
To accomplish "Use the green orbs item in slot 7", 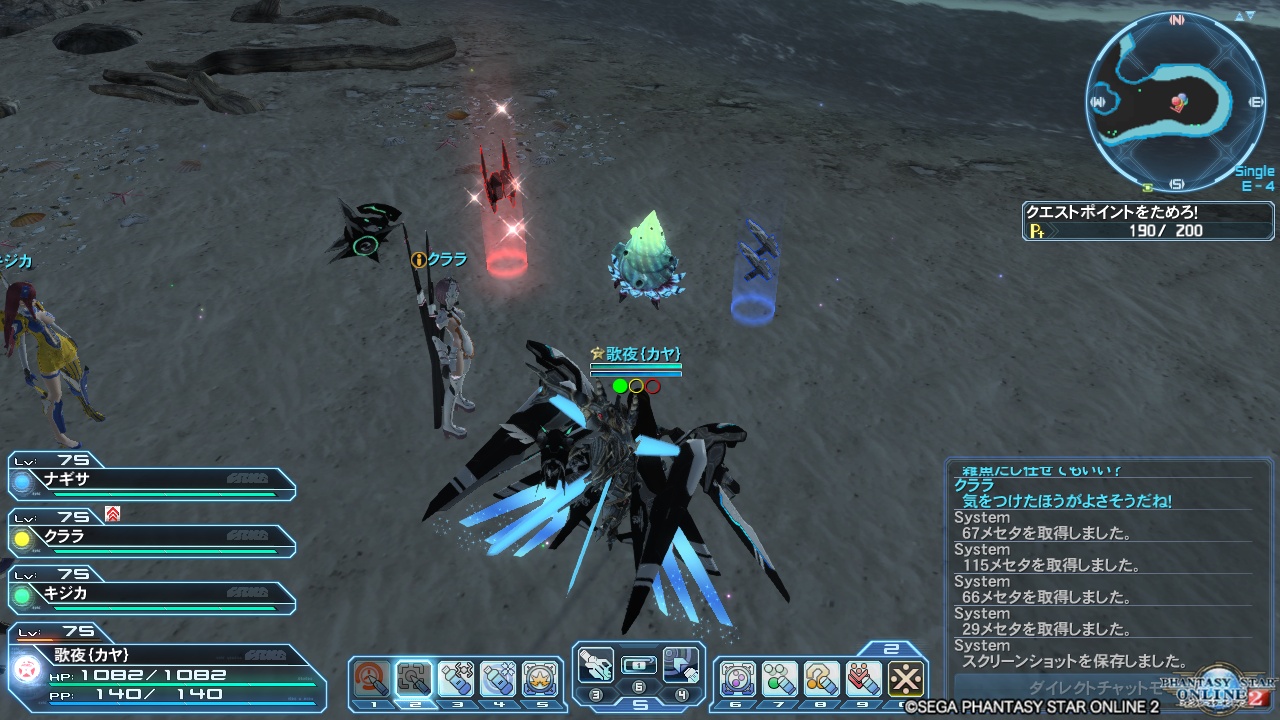I will [x=780, y=679].
